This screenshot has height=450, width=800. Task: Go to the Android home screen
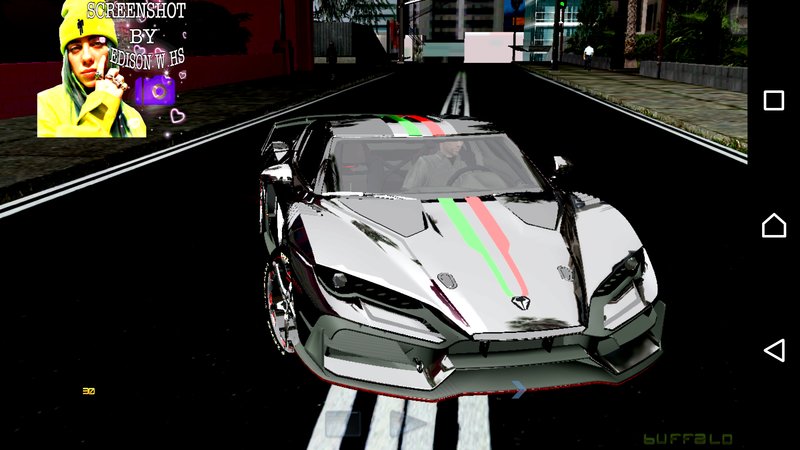point(774,225)
